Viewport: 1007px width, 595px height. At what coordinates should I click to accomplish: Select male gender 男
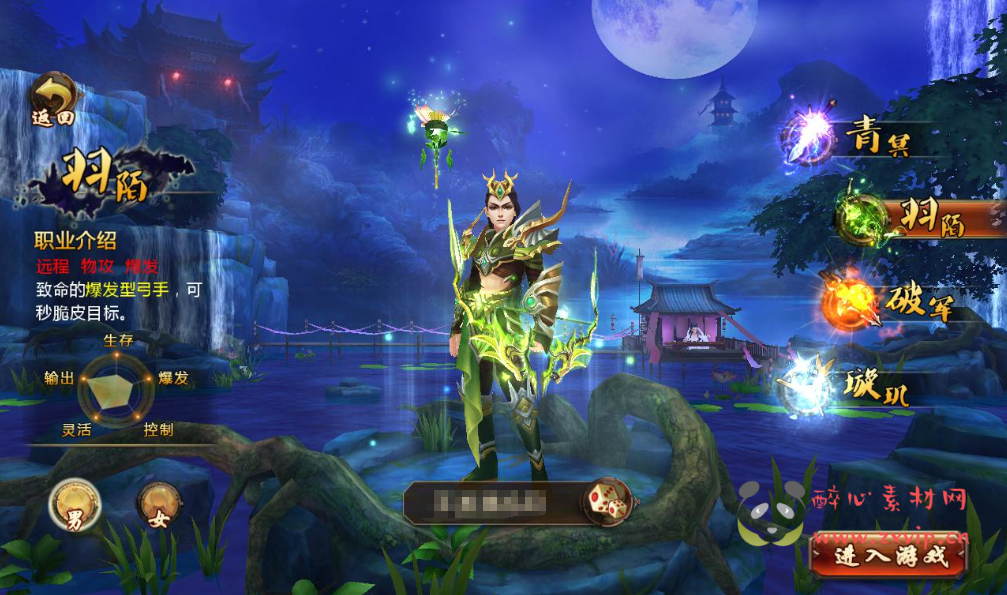pos(75,503)
